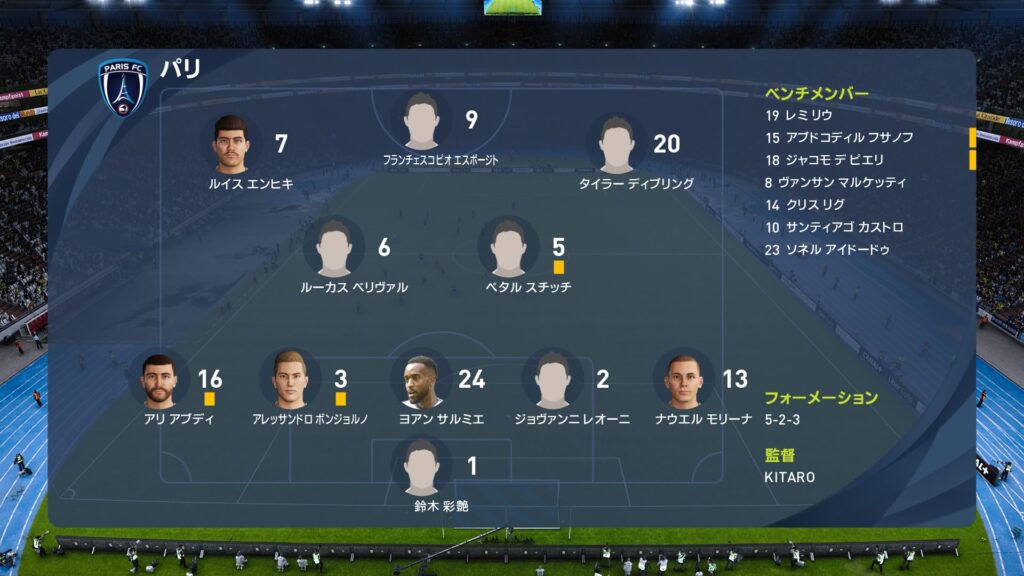Click bench member 23 ソネル アイドードゥ

826,250
